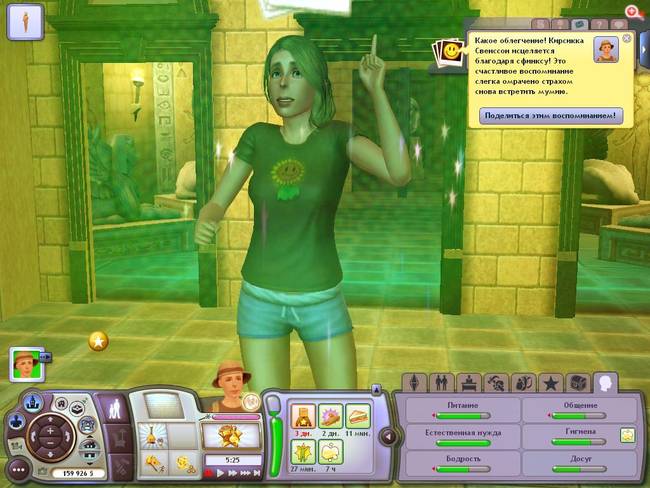Select the Sim portrait thumbnail at left
This screenshot has height=488, width=650.
tap(25, 362)
